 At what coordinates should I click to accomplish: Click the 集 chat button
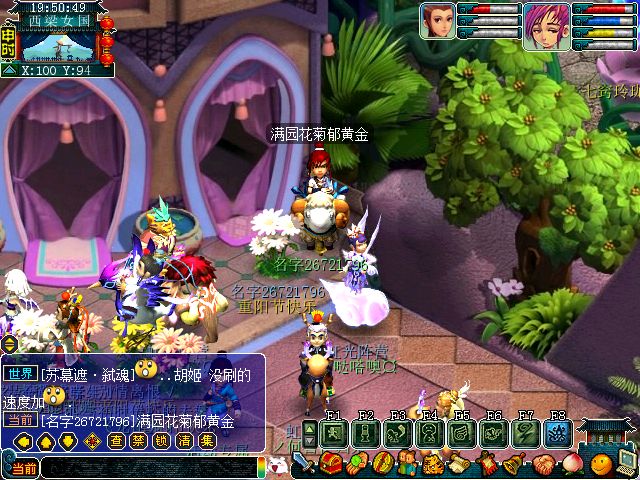pos(206,441)
